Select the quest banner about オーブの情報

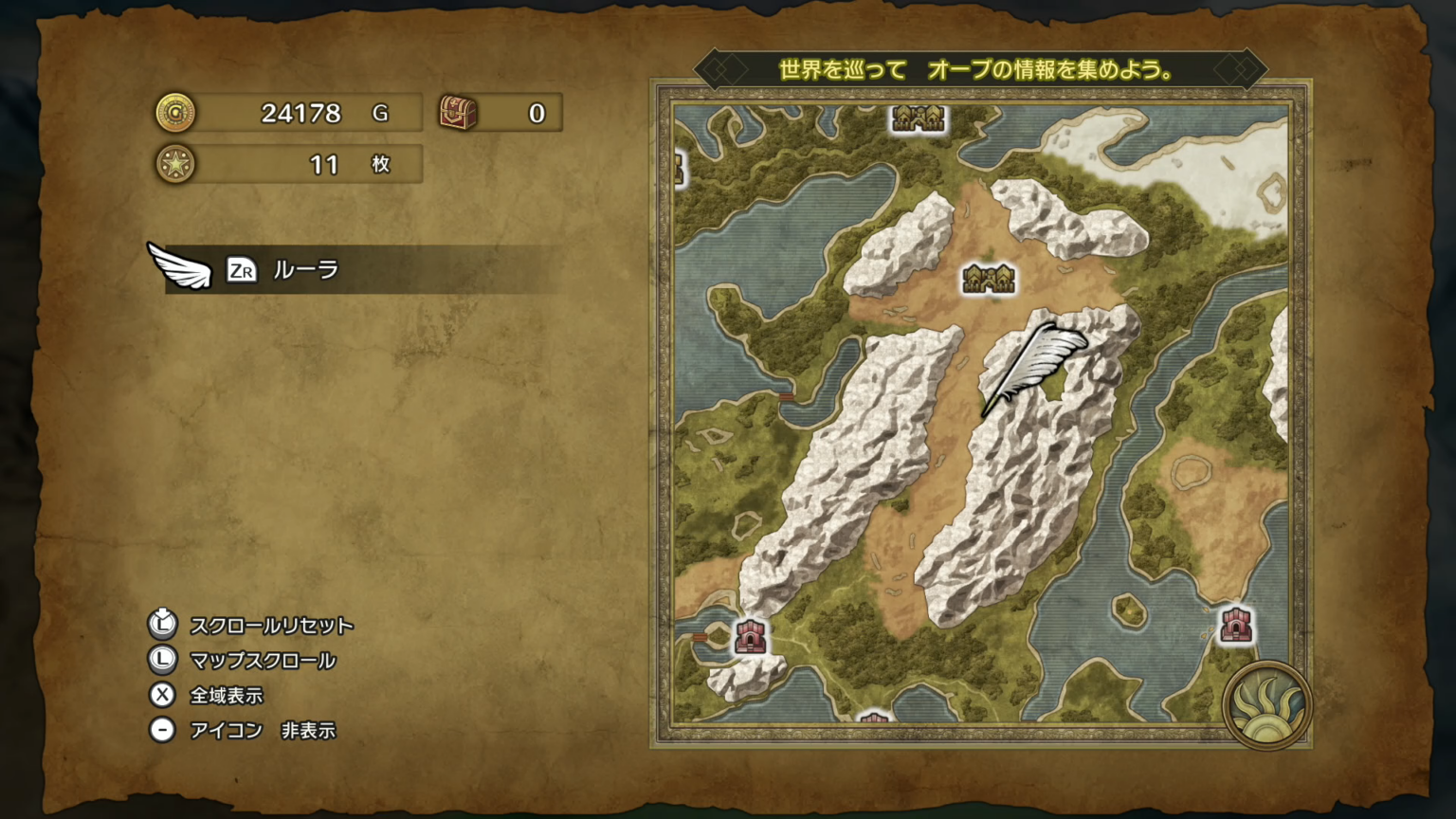coord(976,67)
